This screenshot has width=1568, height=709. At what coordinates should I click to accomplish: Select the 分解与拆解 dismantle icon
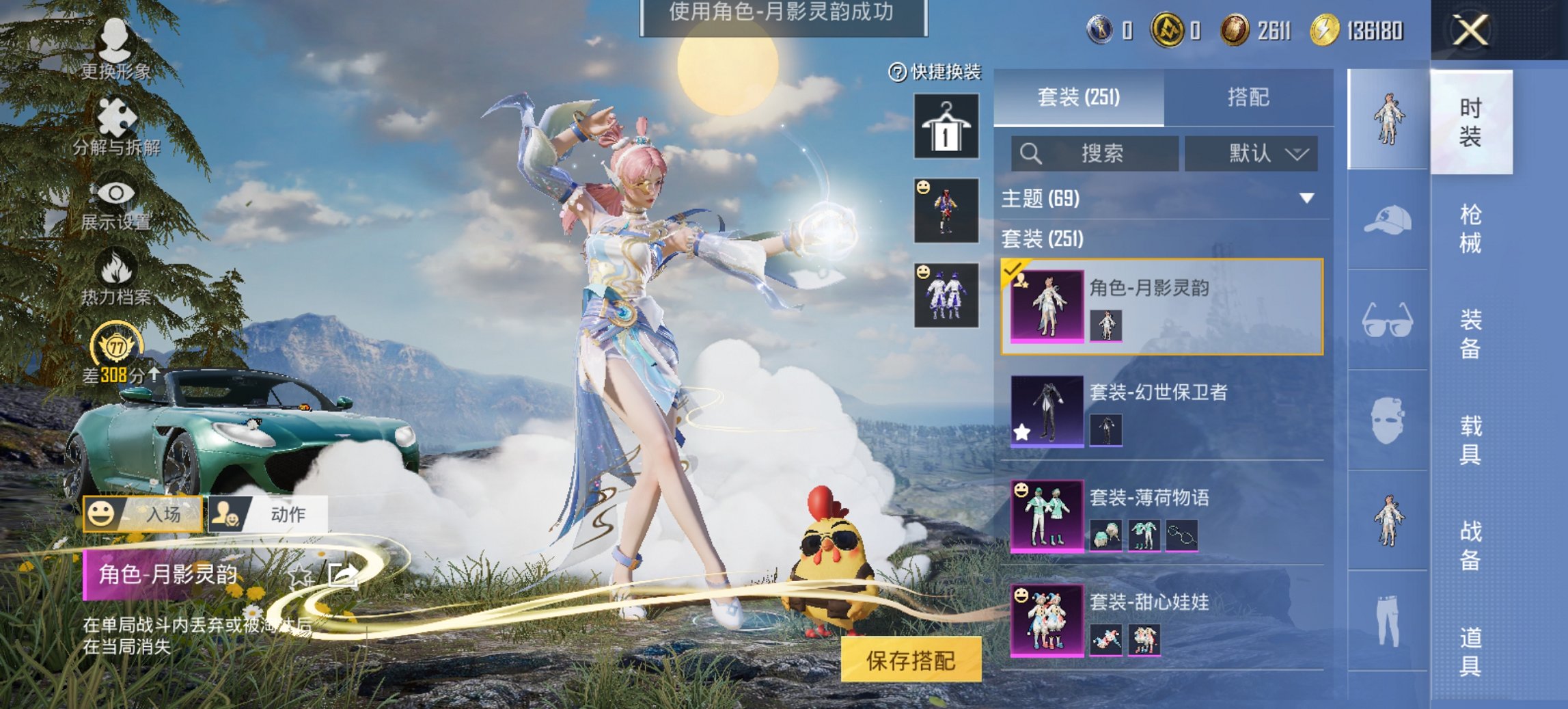(116, 118)
